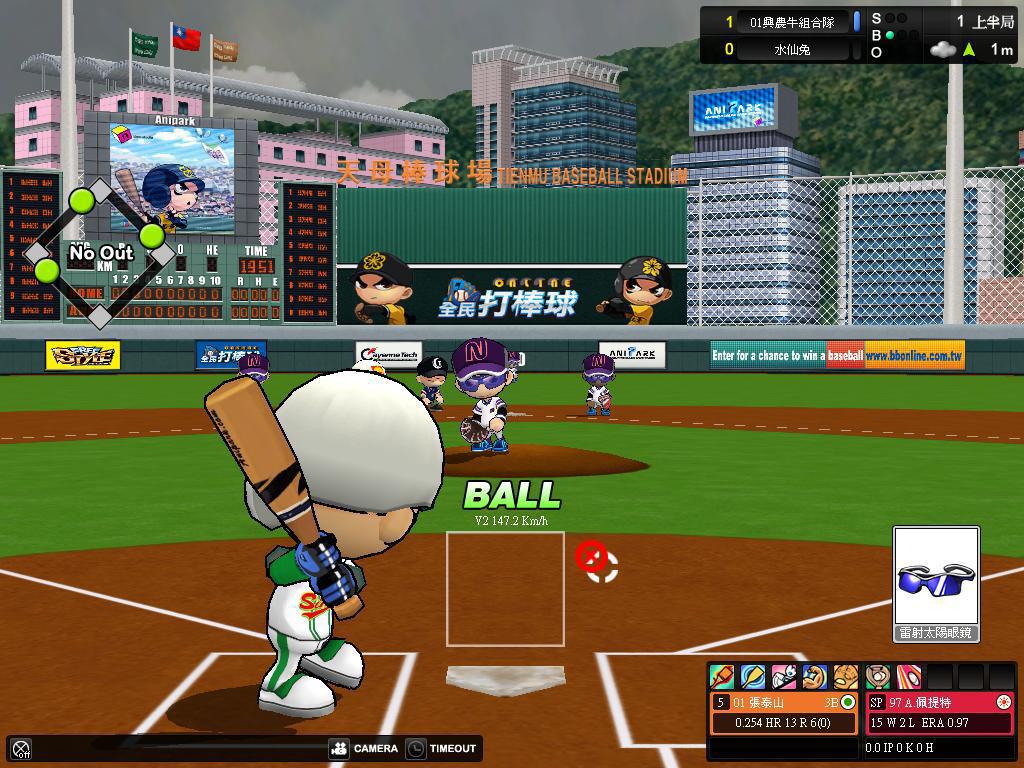This screenshot has width=1024, height=768.
Task: Activate the pink running player skill
Action: pos(784,677)
